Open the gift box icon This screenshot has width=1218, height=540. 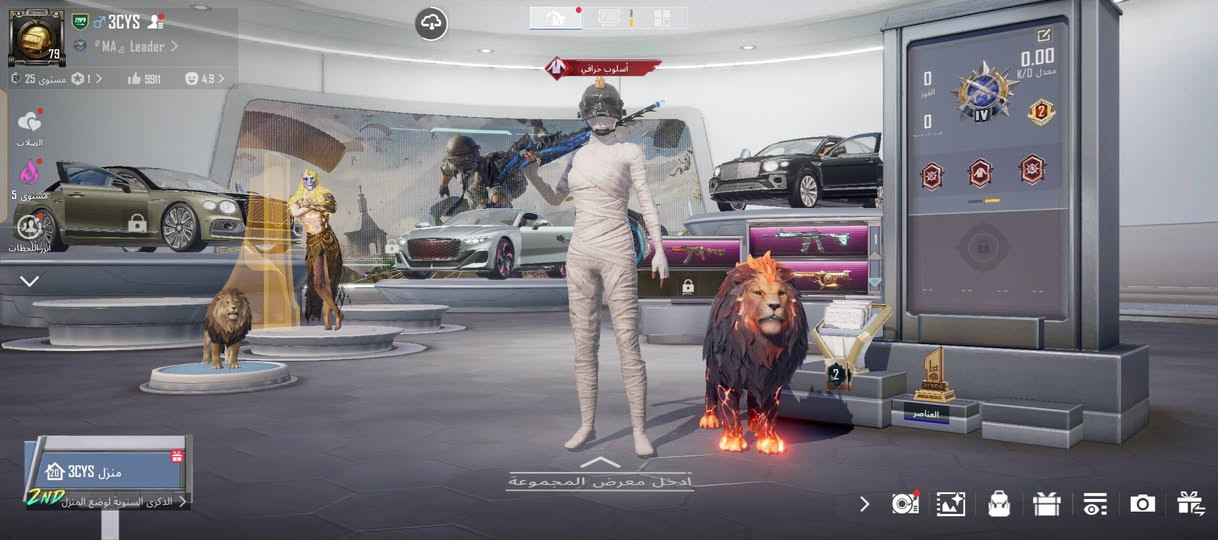1046,504
